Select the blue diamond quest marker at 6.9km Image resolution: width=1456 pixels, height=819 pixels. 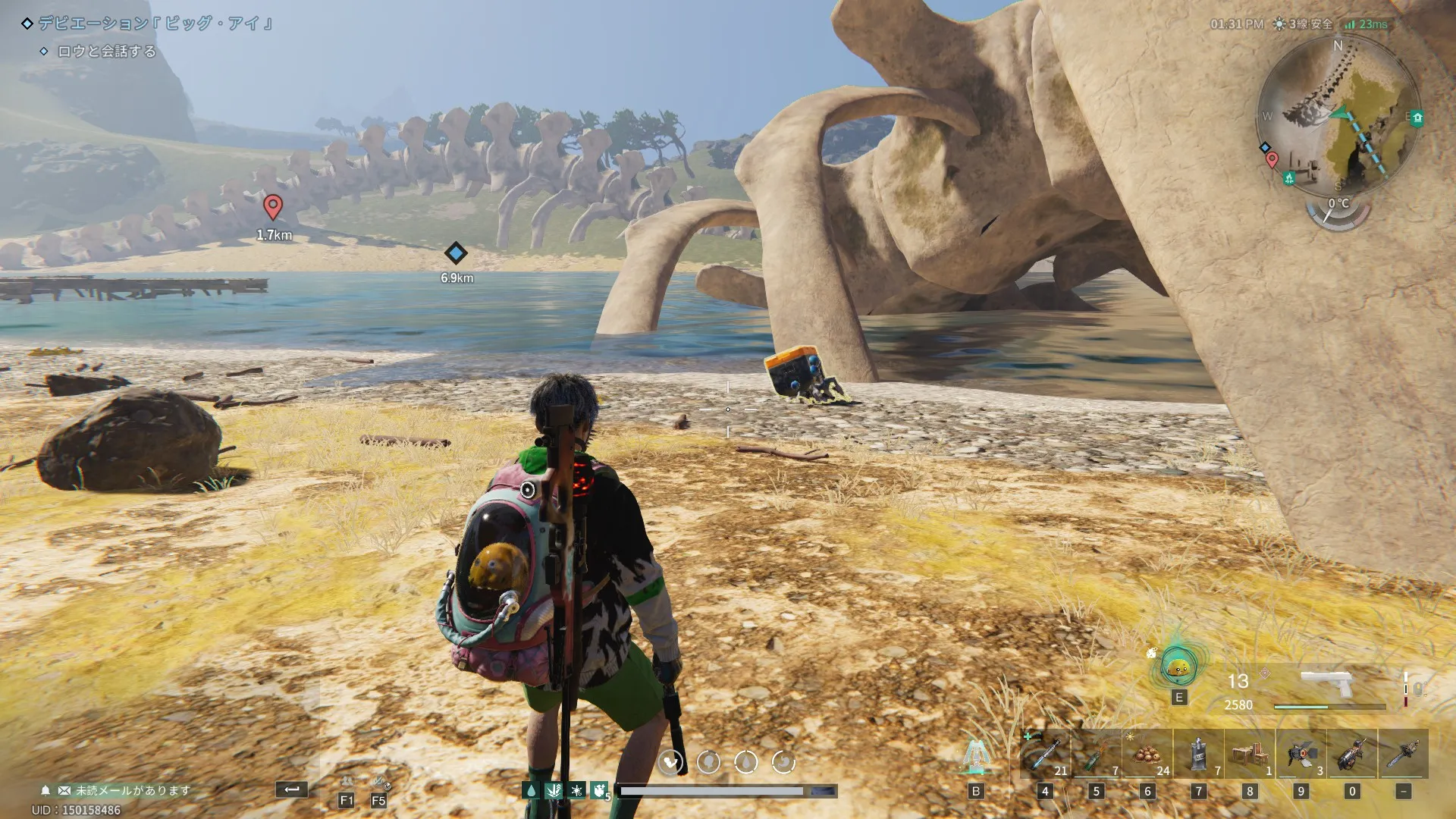[x=455, y=253]
